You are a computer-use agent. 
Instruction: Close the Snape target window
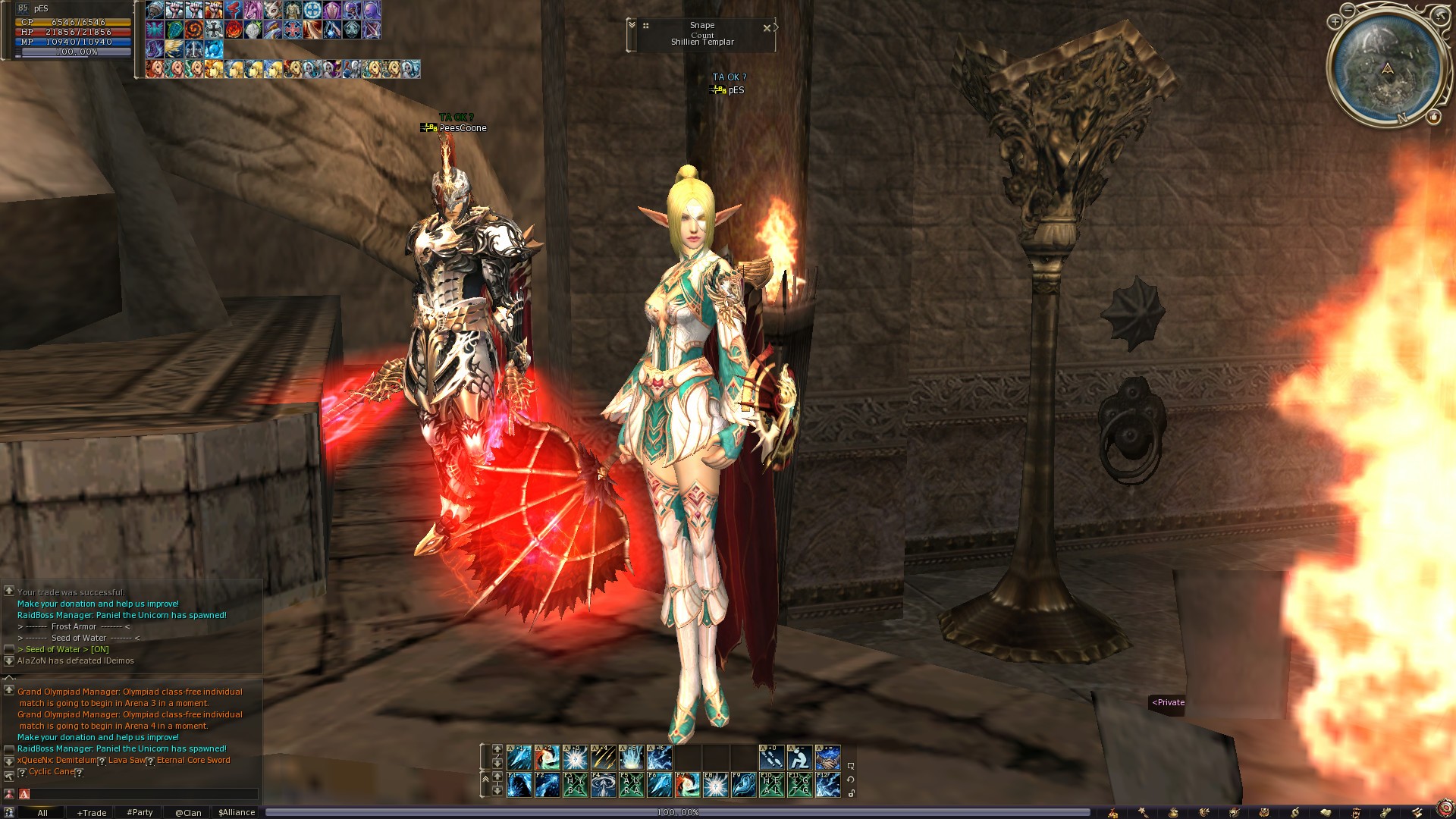(767, 28)
